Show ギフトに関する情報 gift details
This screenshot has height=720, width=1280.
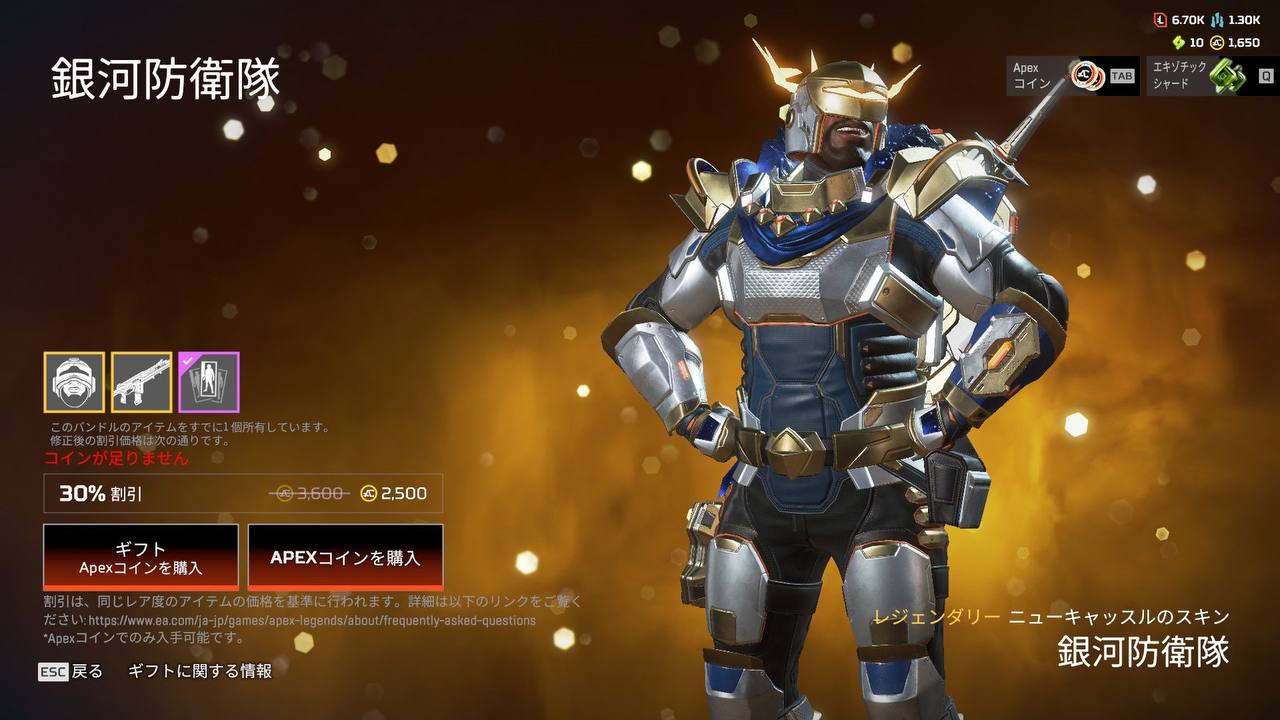tap(200, 672)
